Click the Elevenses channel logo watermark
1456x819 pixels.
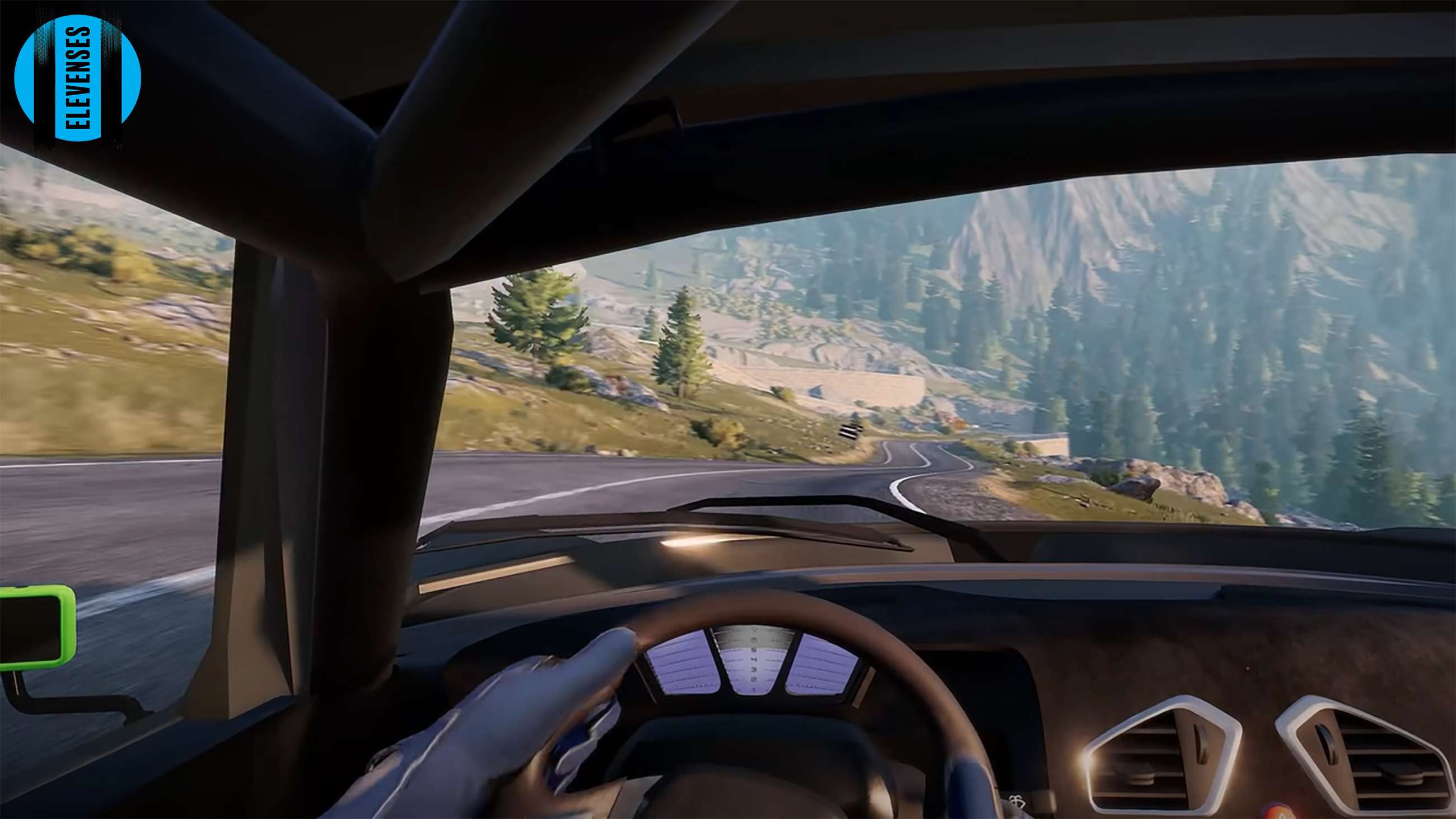click(77, 78)
